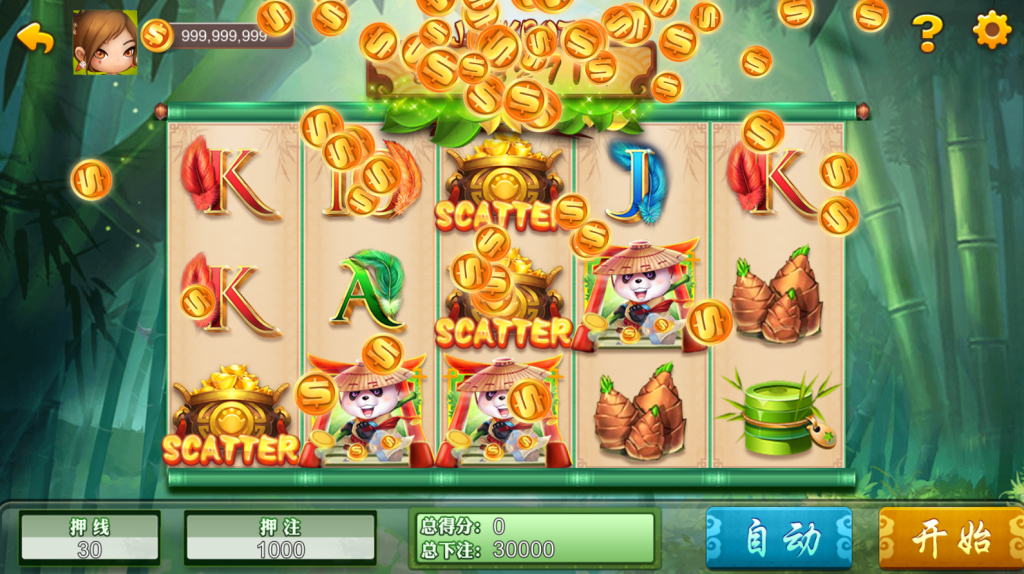Screen dimensions: 1024x574
Task: Start a spin with the 开始 button
Action: (x=950, y=538)
